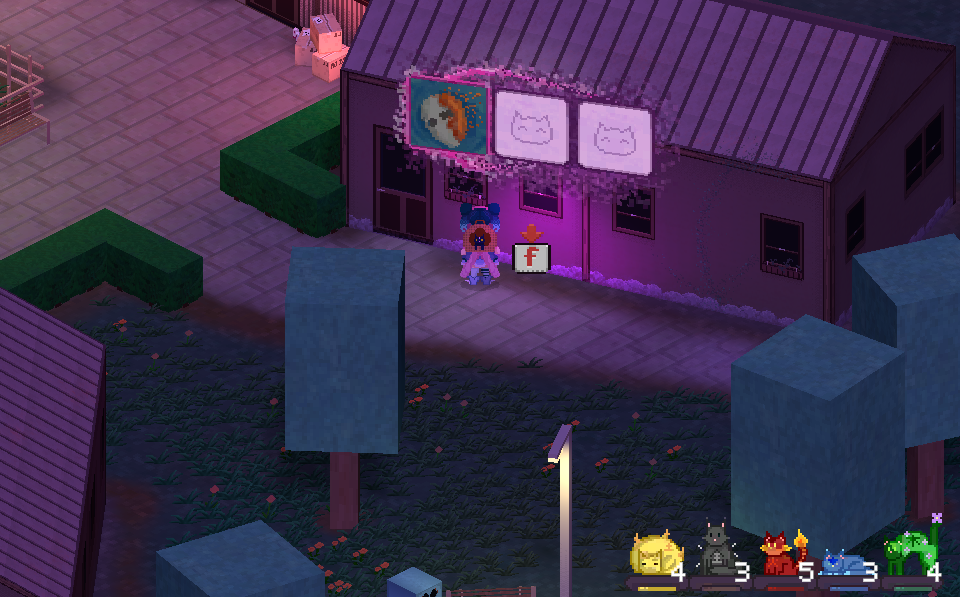The height and width of the screenshot is (597, 960).
Task: Select the blue lying cat icon
Action: point(841,564)
